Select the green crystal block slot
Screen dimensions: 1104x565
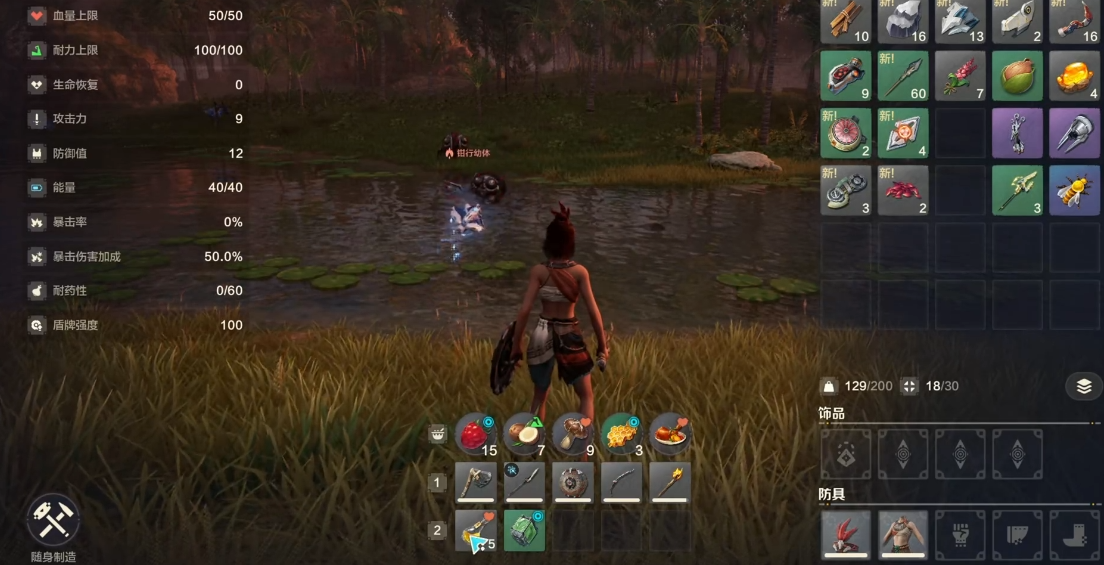coord(524,530)
